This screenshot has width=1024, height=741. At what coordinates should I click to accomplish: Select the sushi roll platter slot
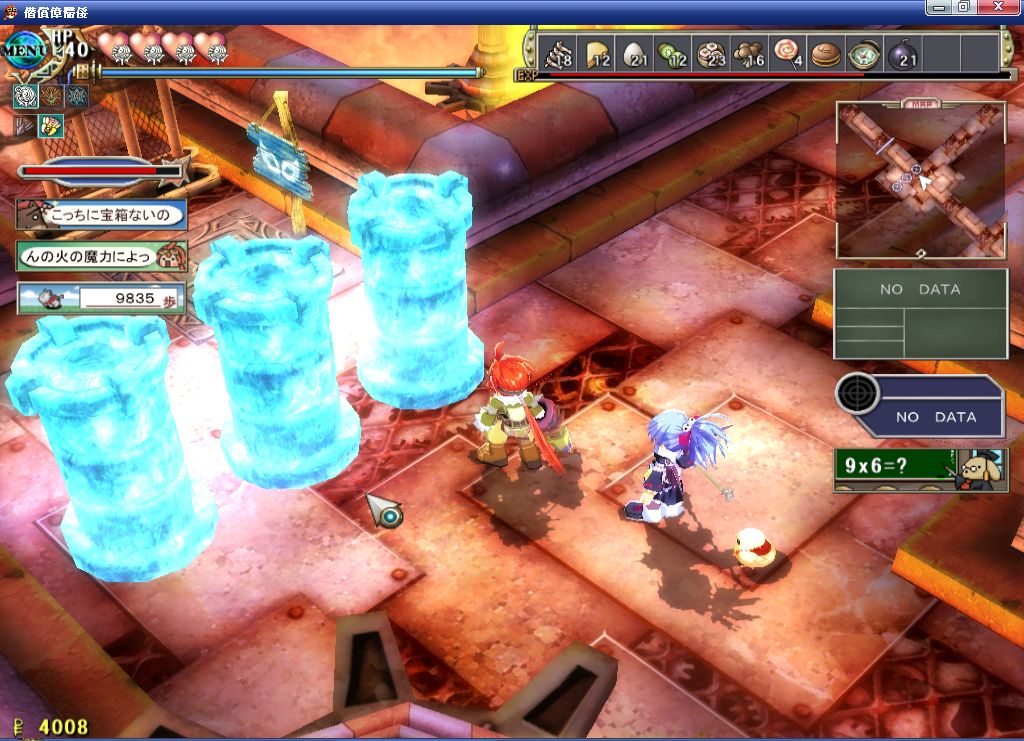(711, 53)
